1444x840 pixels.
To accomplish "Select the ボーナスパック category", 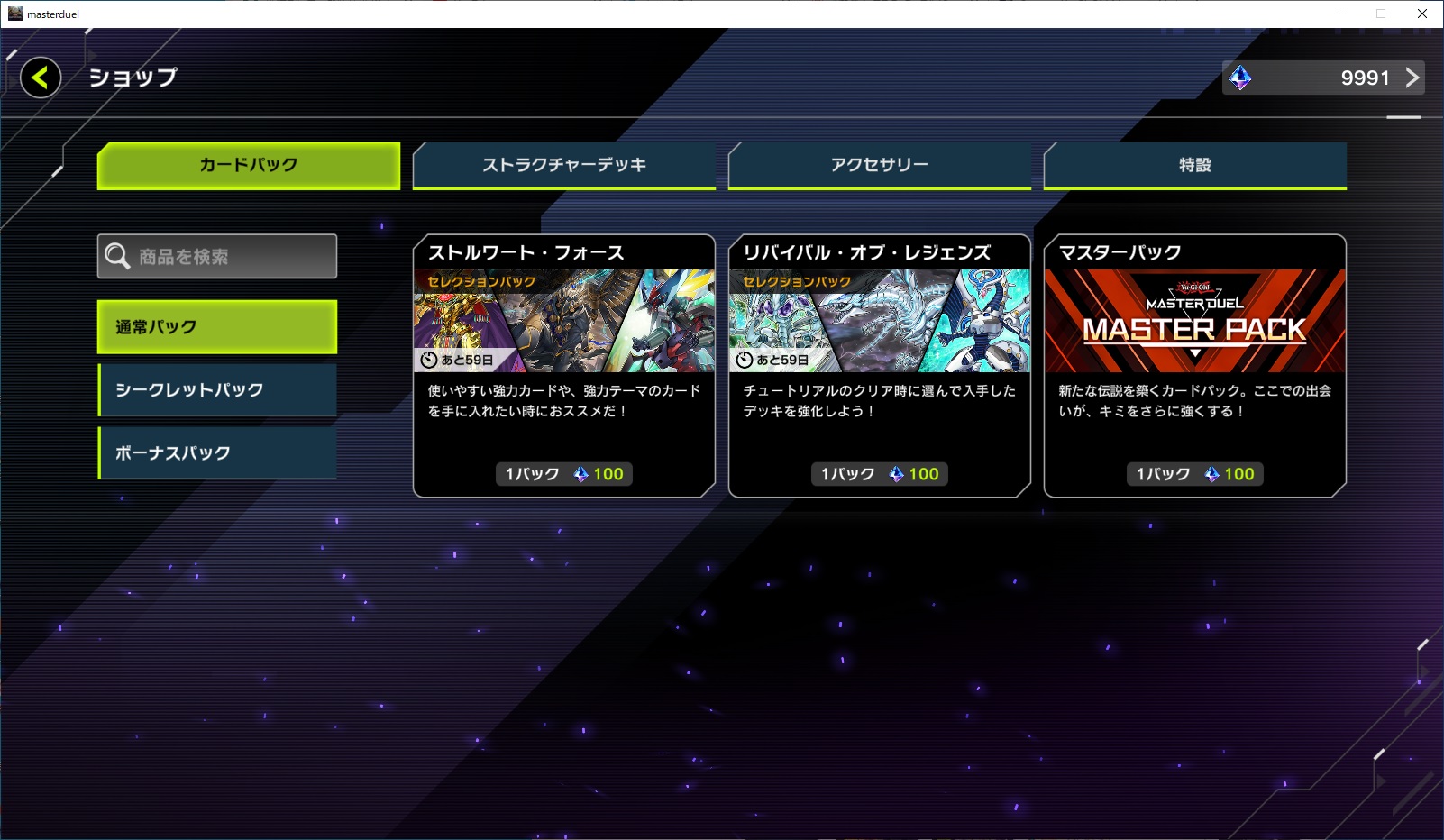I will (x=217, y=452).
